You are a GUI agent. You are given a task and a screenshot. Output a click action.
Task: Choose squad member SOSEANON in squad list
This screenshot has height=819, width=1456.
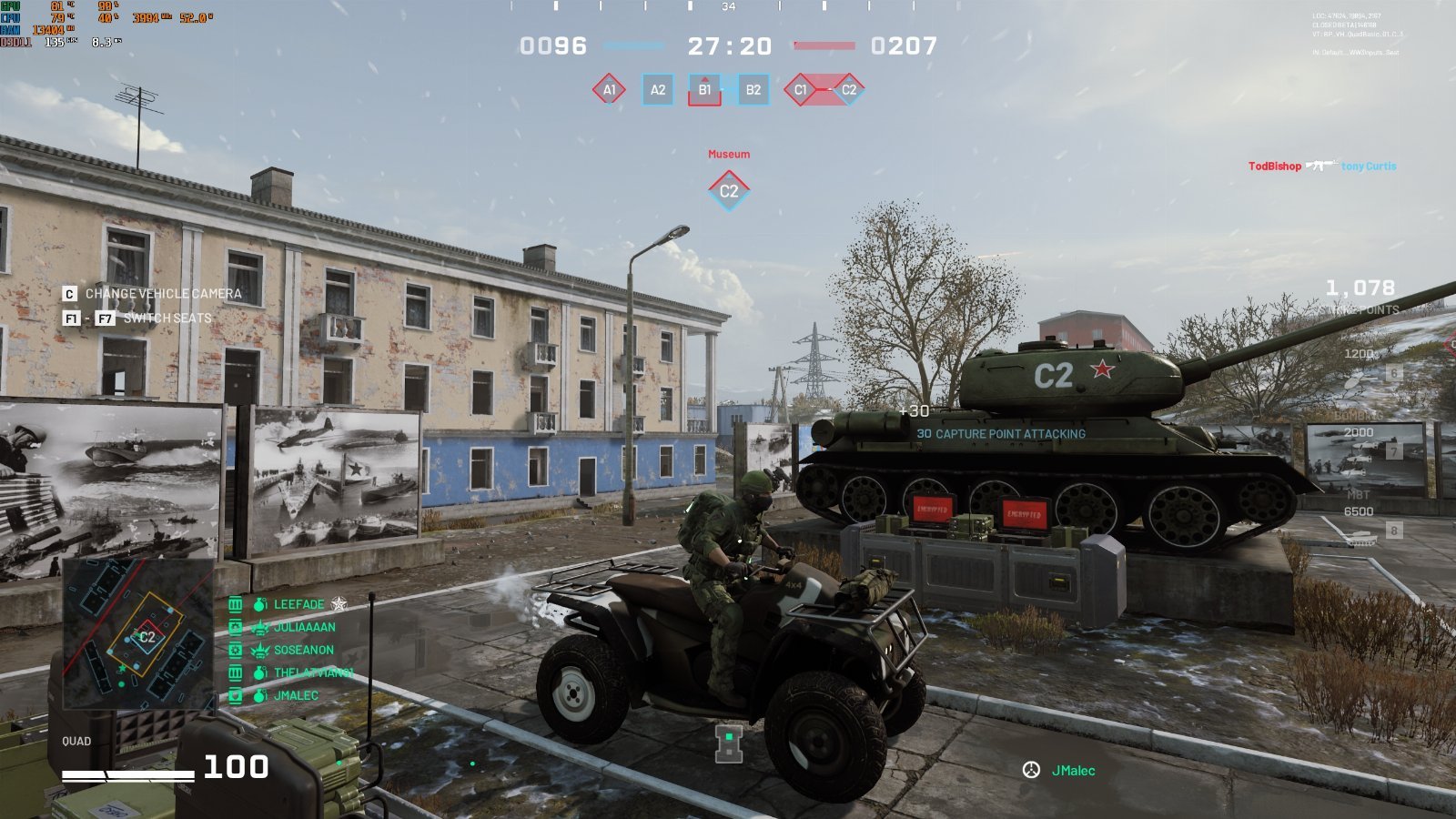point(303,650)
